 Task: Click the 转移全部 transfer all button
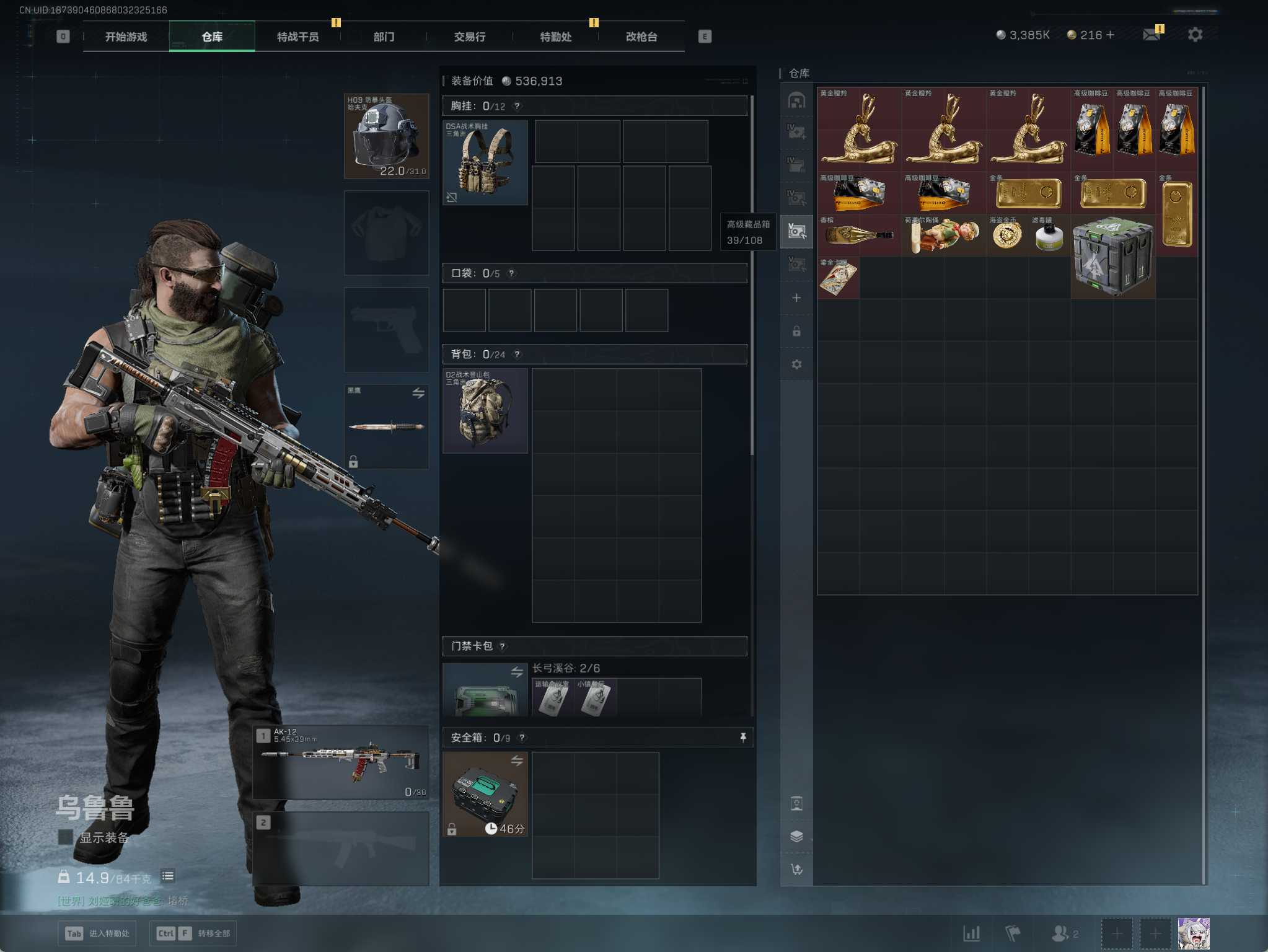(191, 933)
